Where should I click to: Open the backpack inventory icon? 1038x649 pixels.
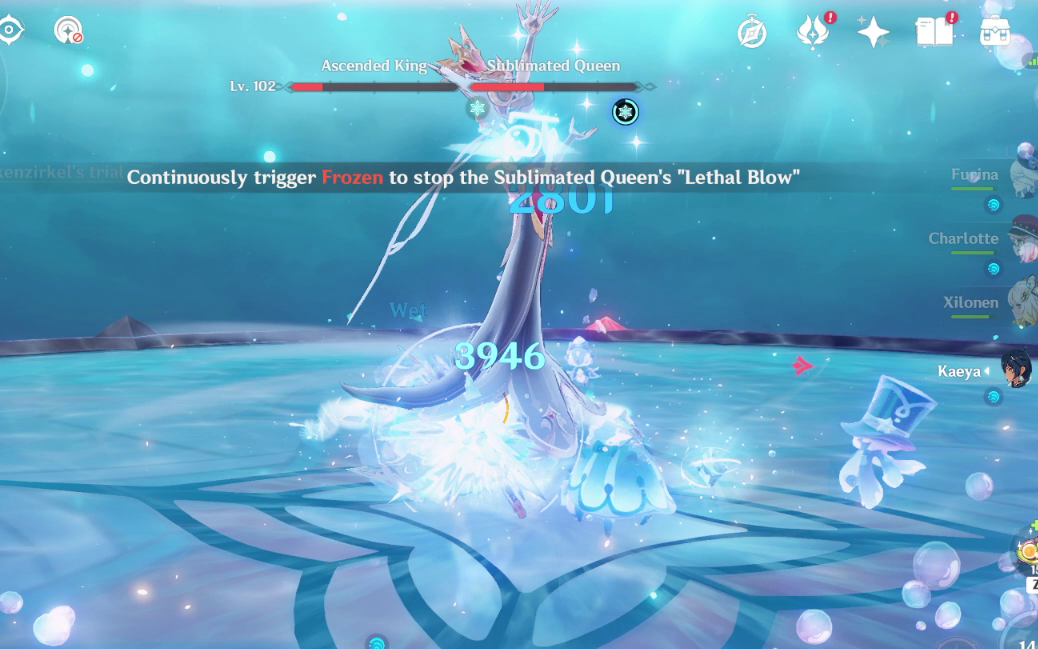click(994, 32)
